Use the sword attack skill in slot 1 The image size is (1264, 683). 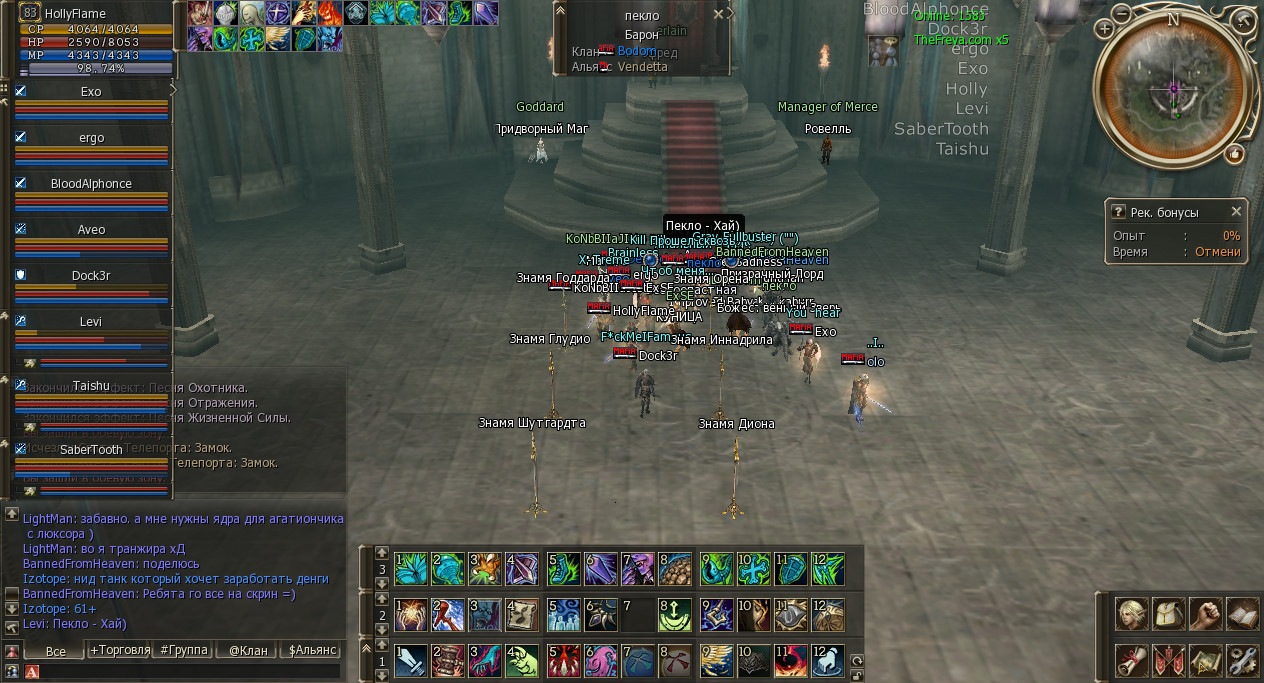point(411,660)
